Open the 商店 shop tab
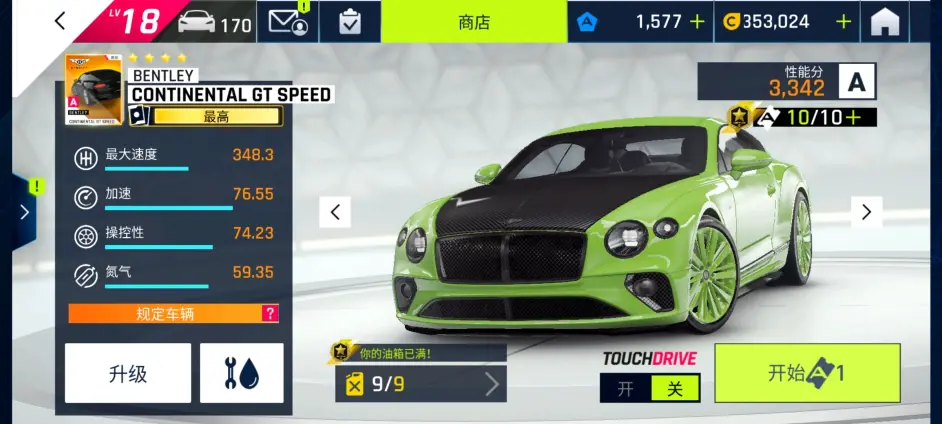 [473, 22]
